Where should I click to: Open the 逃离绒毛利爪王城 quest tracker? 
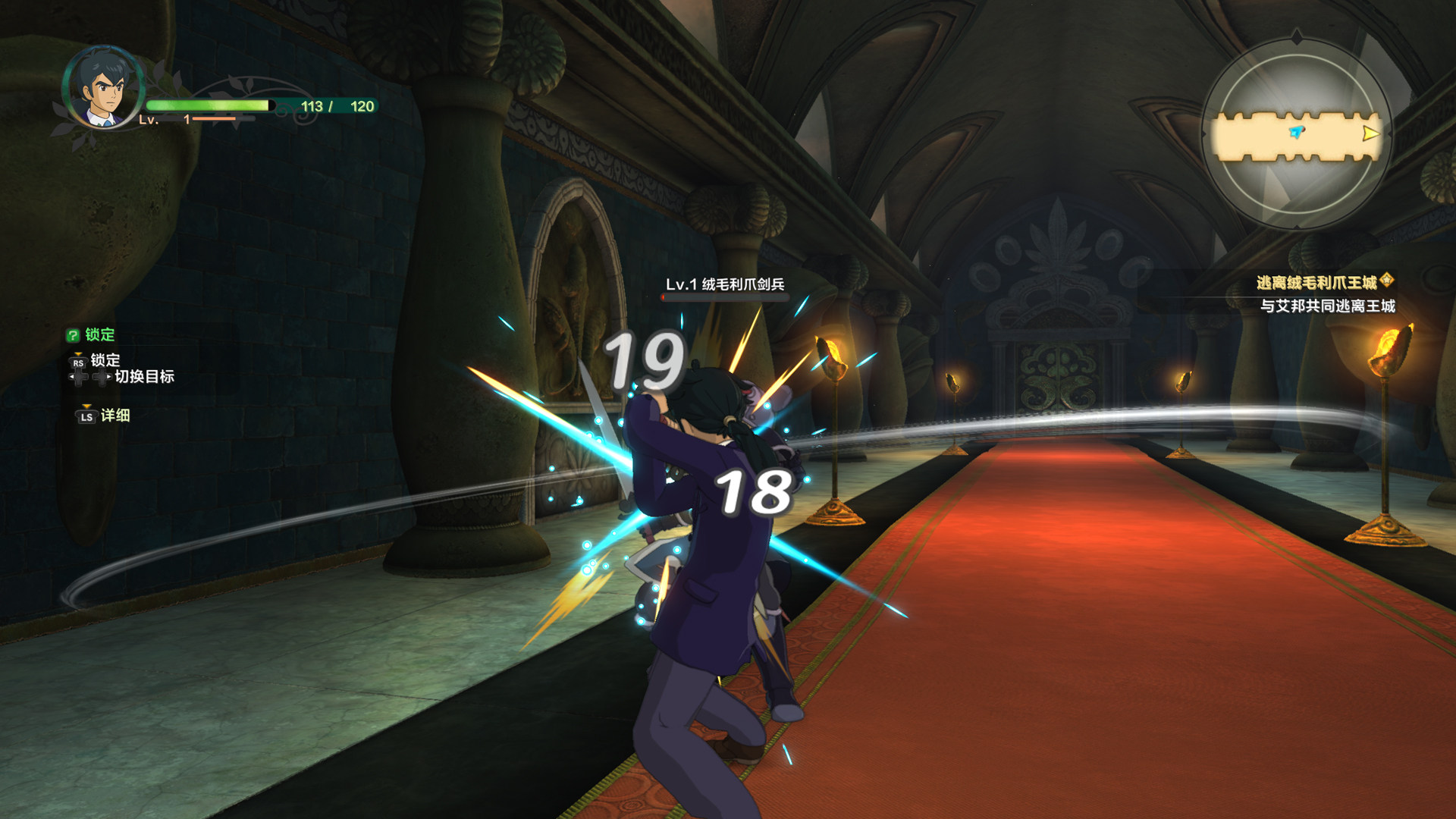[x=1316, y=283]
